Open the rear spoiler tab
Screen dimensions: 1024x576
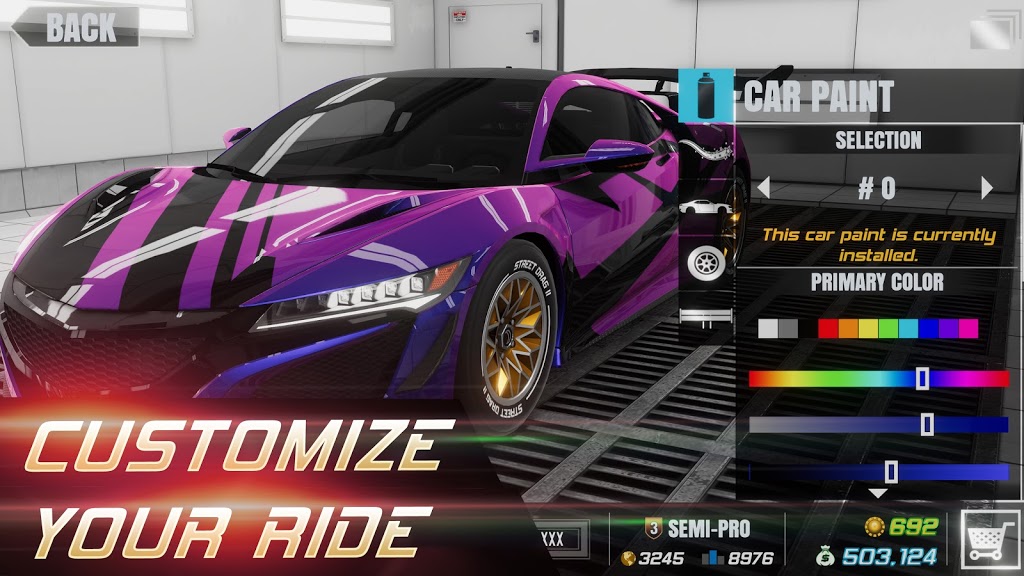(707, 317)
